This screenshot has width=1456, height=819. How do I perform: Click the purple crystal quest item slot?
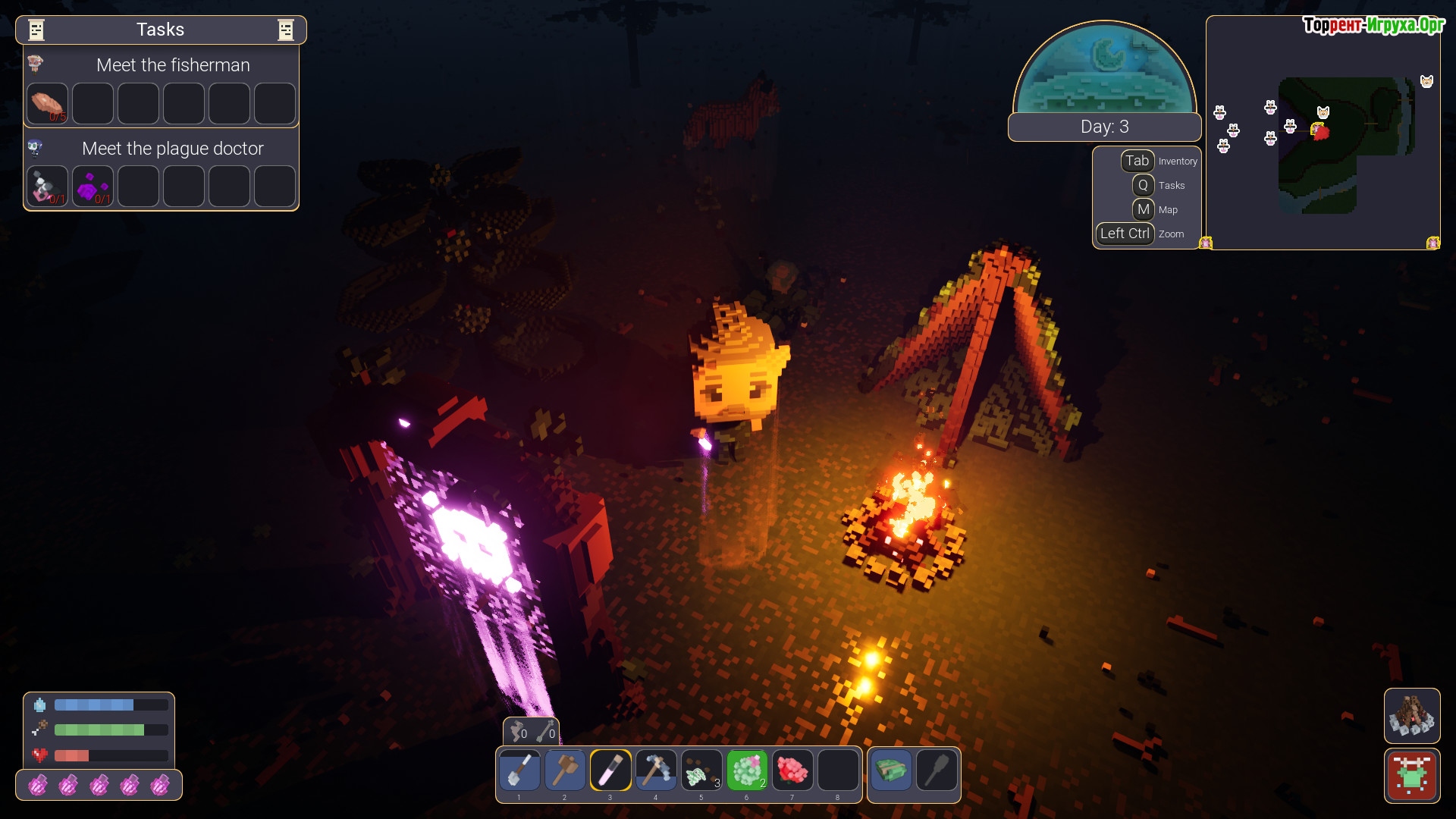[93, 187]
